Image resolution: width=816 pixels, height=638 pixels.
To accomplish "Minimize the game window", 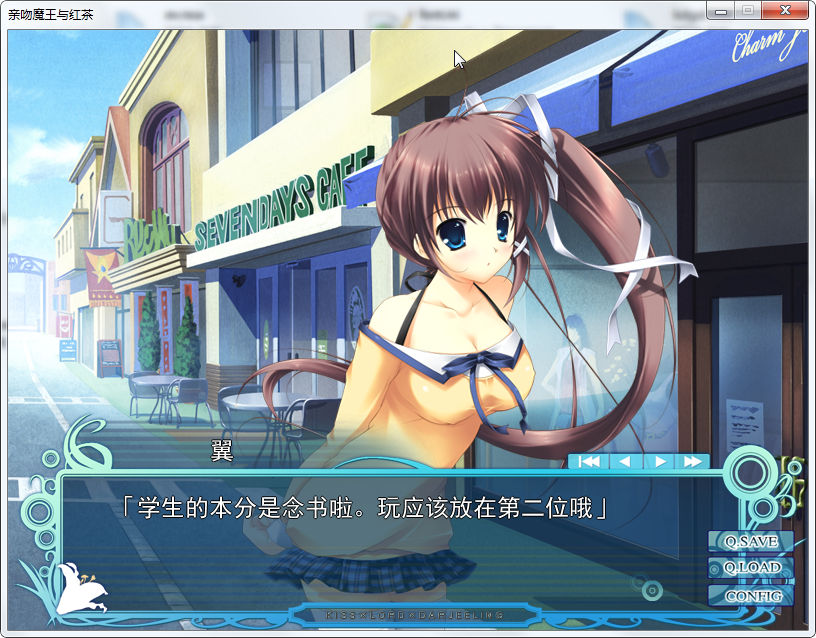I will (720, 9).
